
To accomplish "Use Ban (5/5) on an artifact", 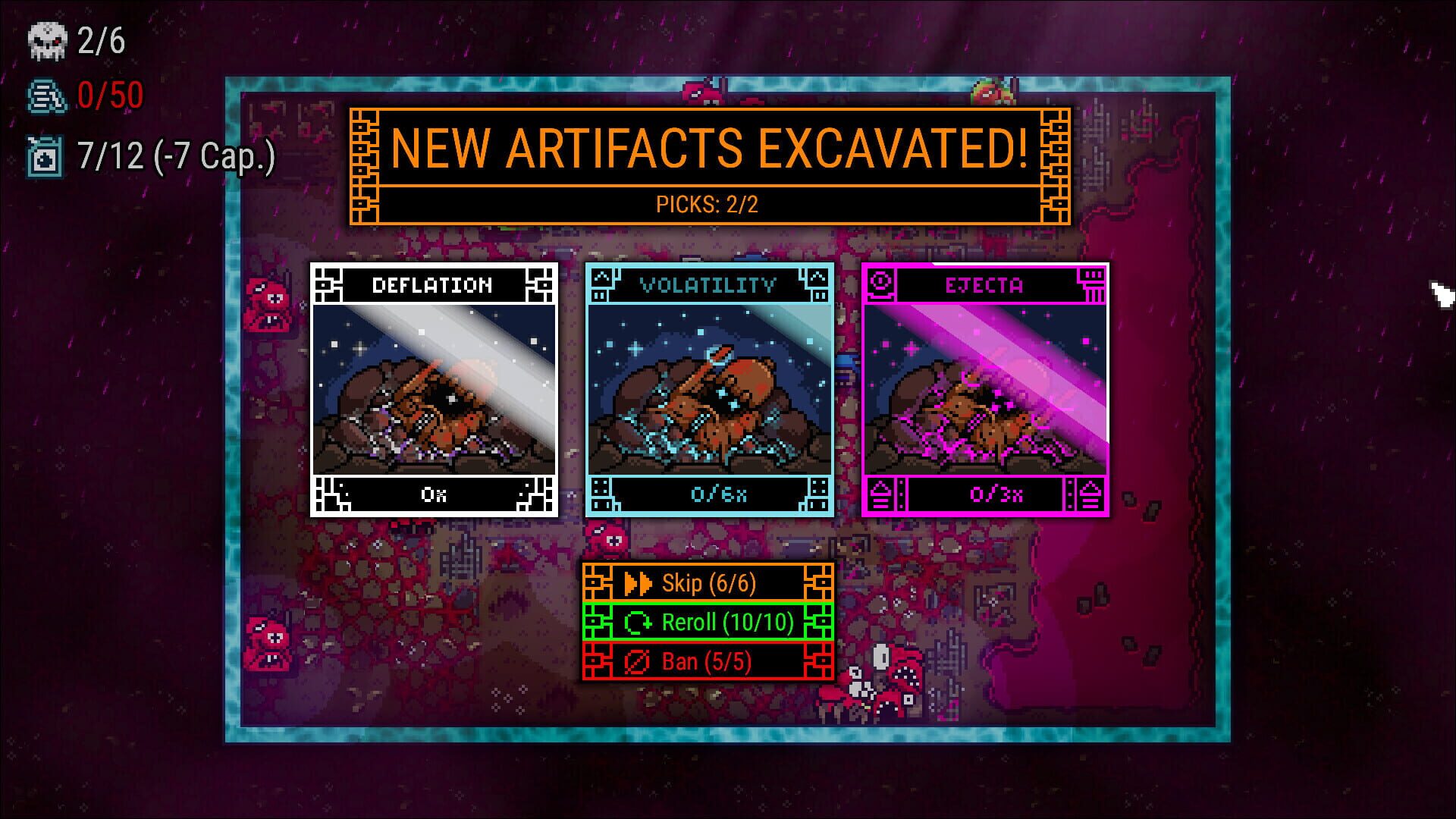I will pos(707,661).
